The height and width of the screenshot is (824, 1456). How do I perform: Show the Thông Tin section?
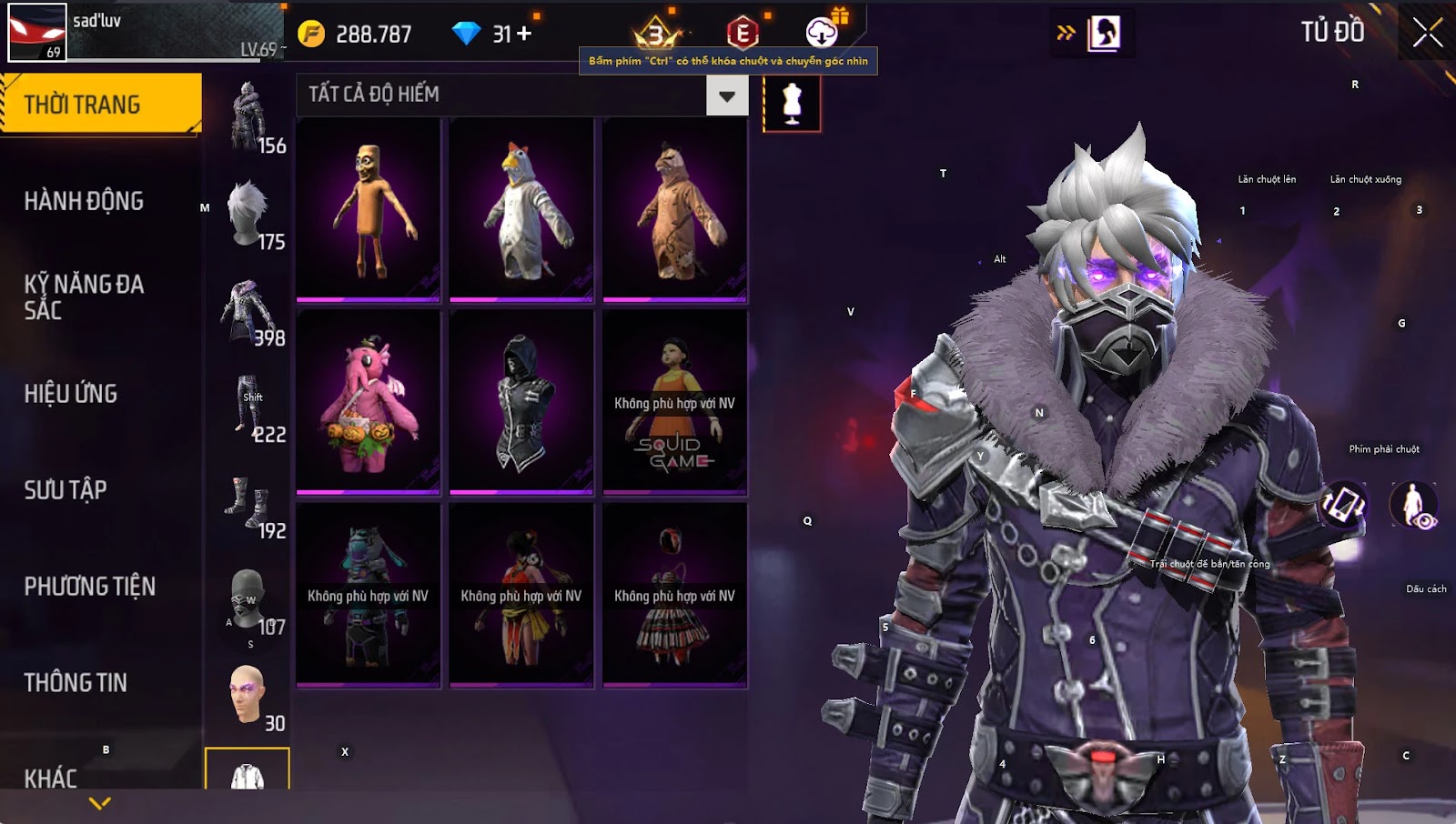[76, 683]
